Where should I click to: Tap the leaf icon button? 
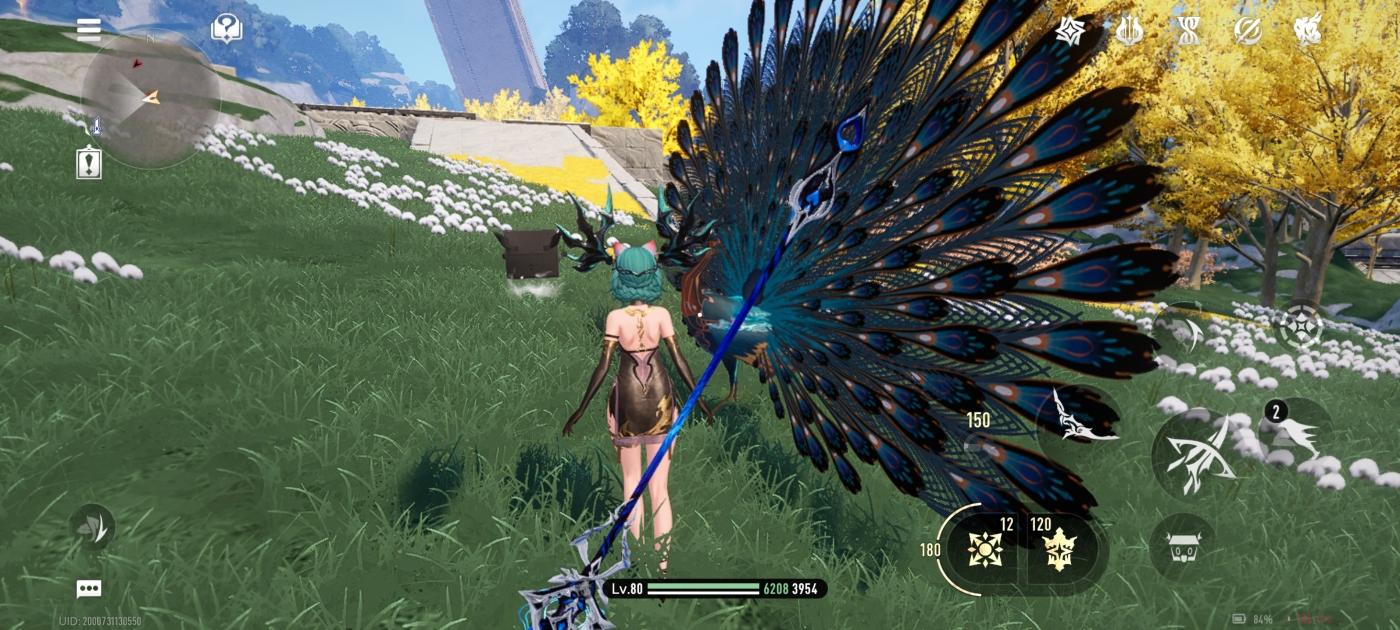point(92,527)
